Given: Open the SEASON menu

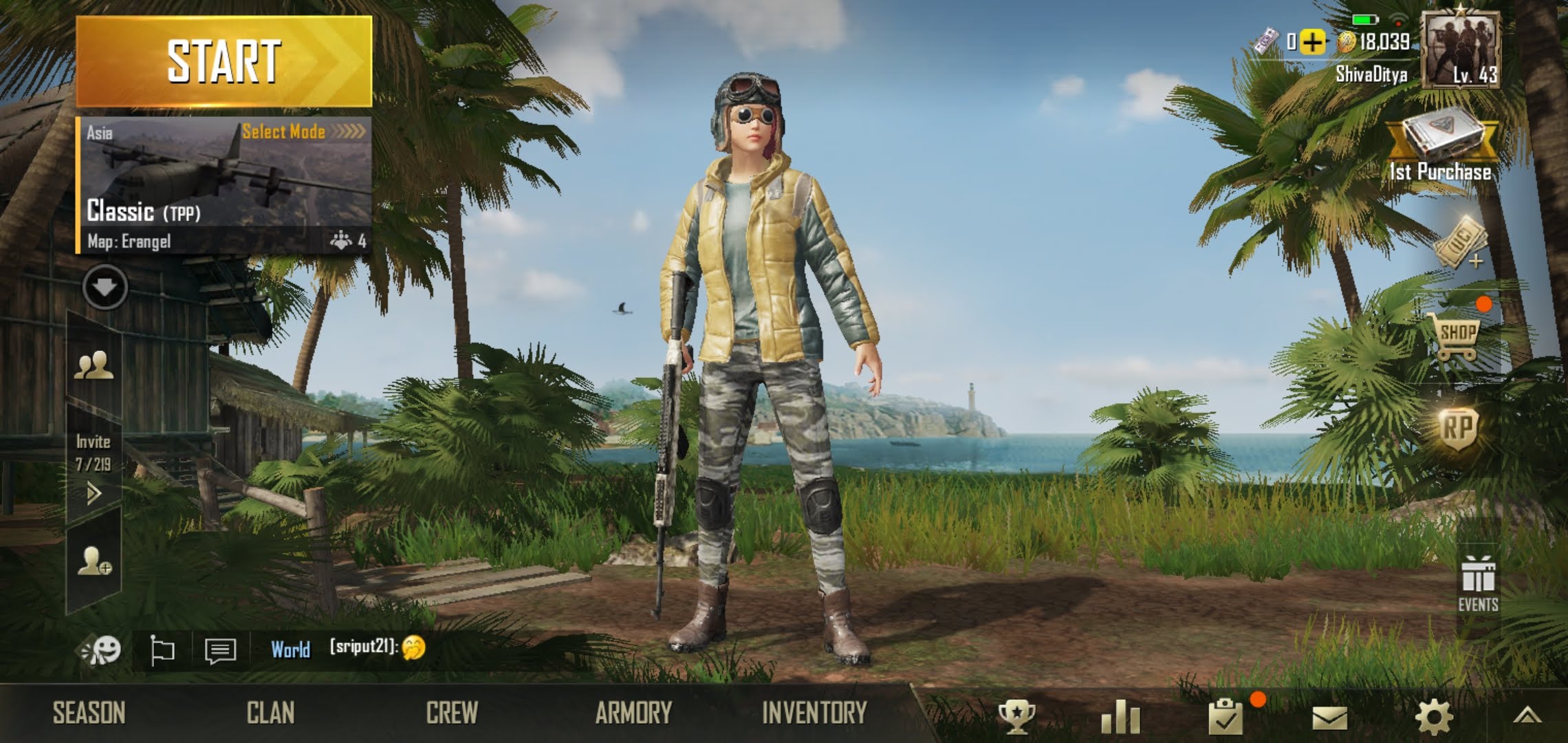Looking at the screenshot, I should click(89, 713).
